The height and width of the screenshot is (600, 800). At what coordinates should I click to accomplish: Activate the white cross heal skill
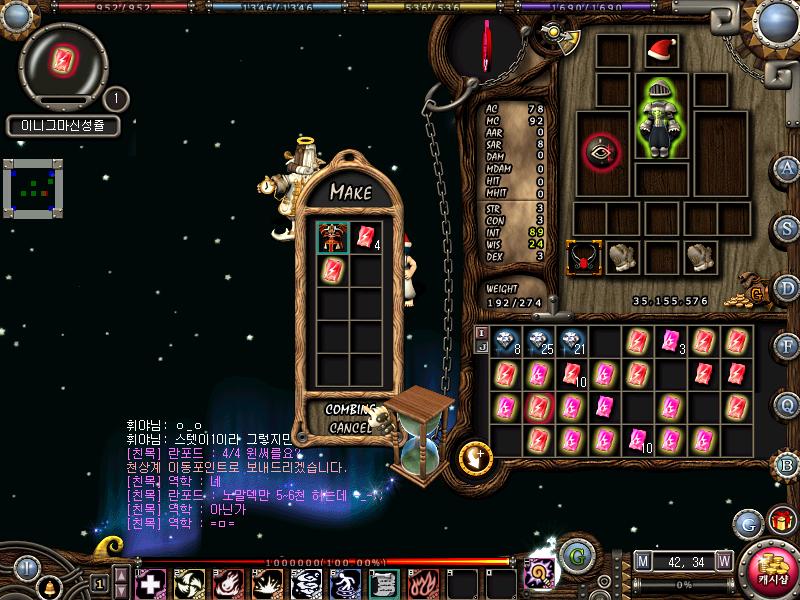[x=150, y=583]
